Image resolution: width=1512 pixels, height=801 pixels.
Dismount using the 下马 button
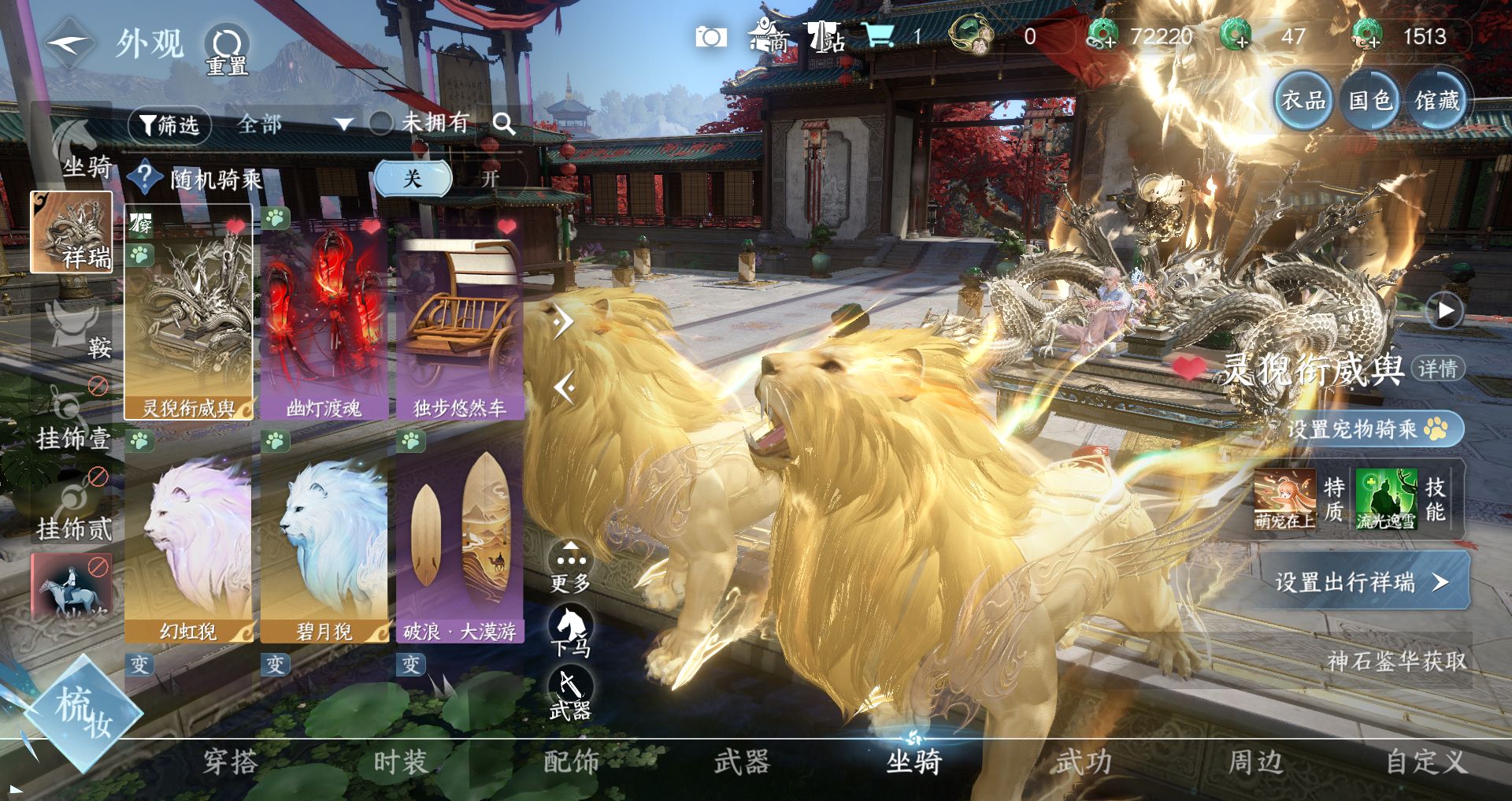[570, 631]
